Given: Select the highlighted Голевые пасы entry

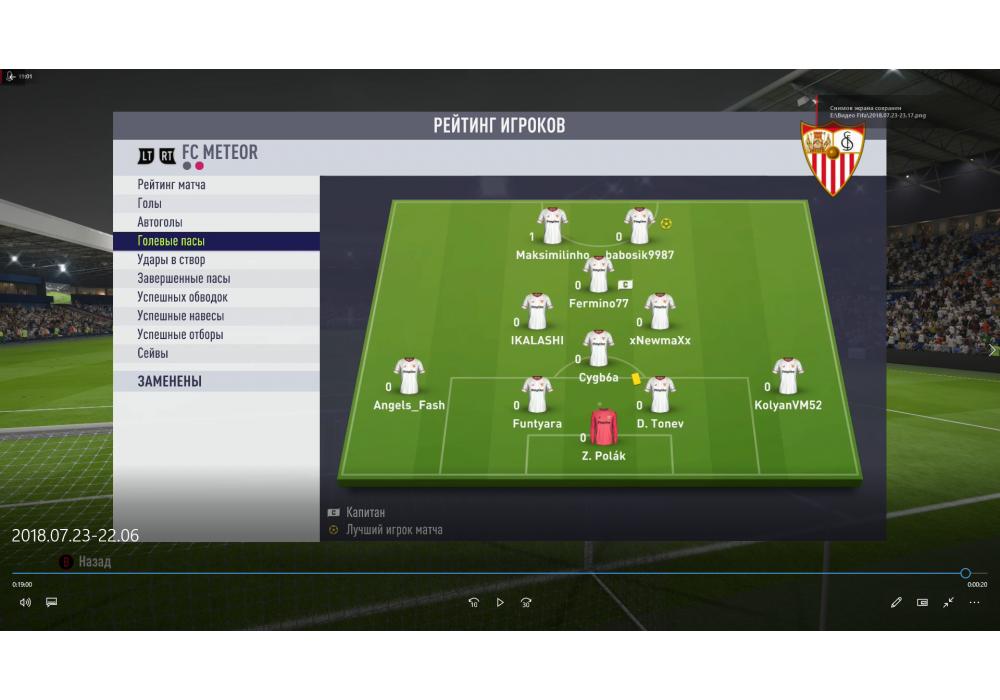Looking at the screenshot, I should pyautogui.click(x=171, y=241).
